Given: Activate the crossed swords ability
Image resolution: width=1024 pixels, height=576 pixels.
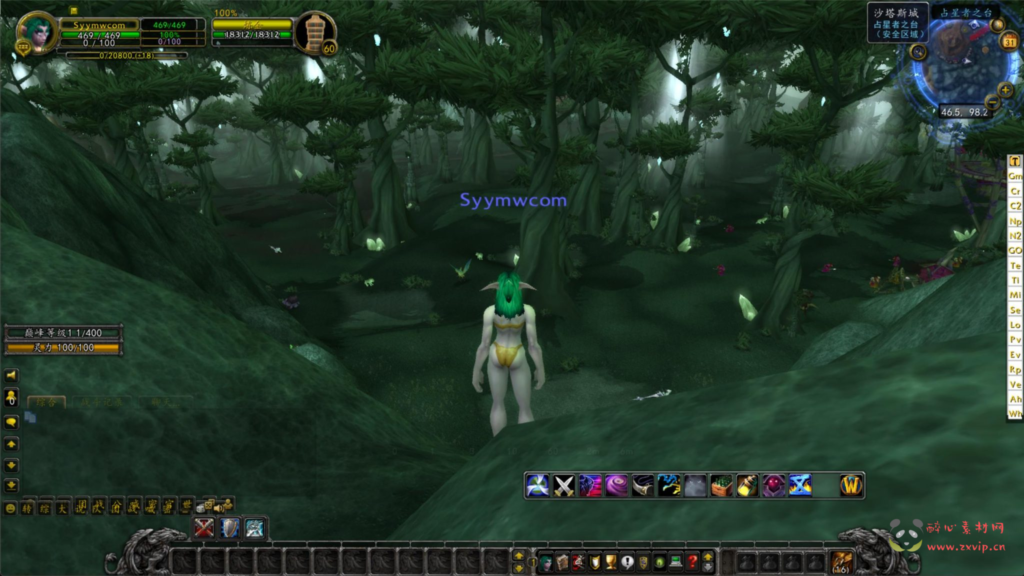Looking at the screenshot, I should point(564,486).
